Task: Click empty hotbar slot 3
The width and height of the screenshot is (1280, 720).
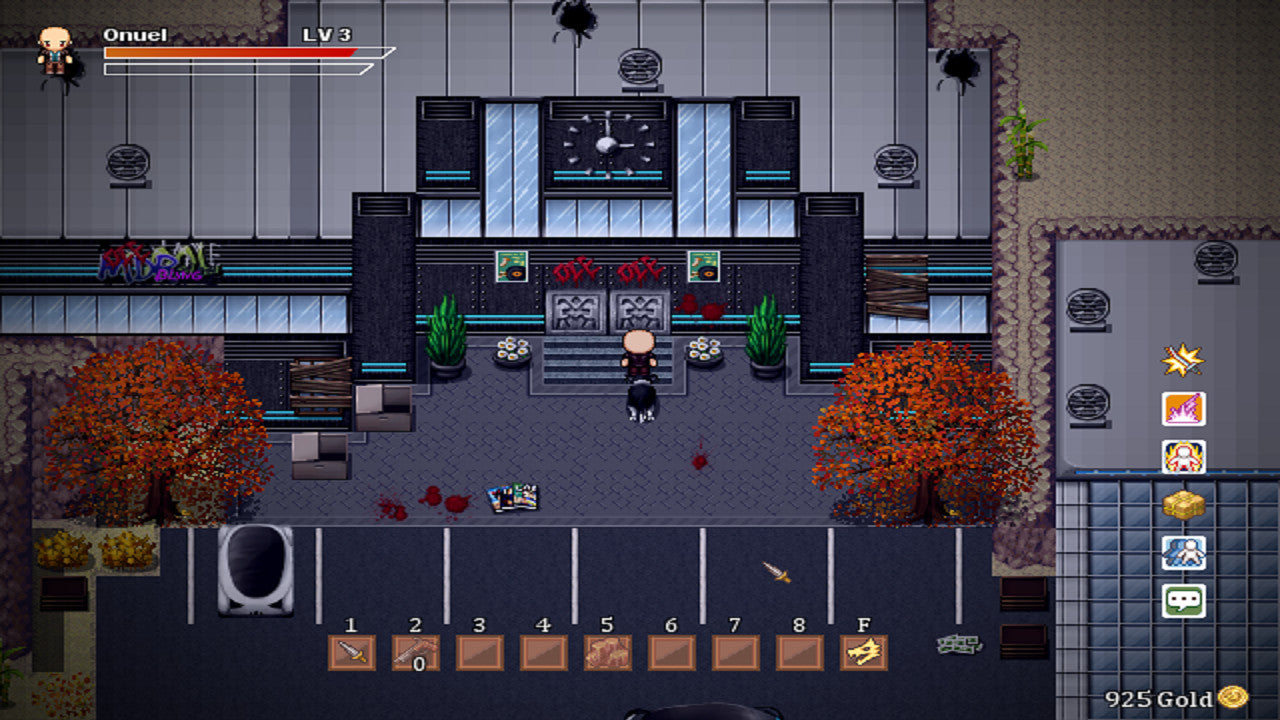Action: [x=480, y=651]
